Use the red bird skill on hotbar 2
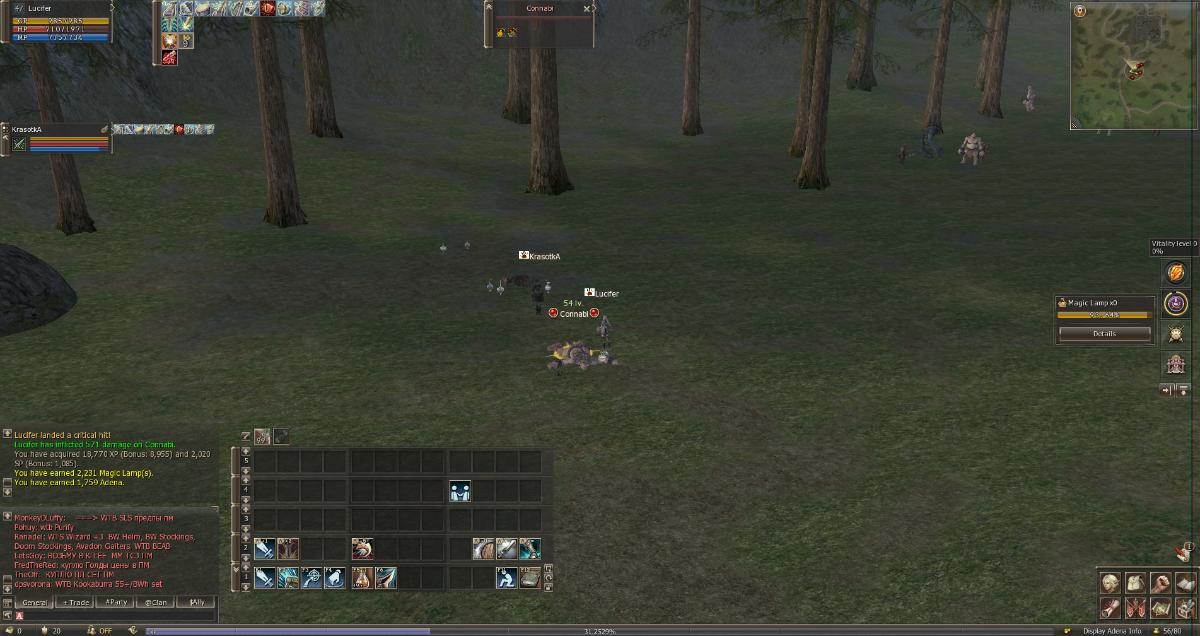 click(x=362, y=548)
